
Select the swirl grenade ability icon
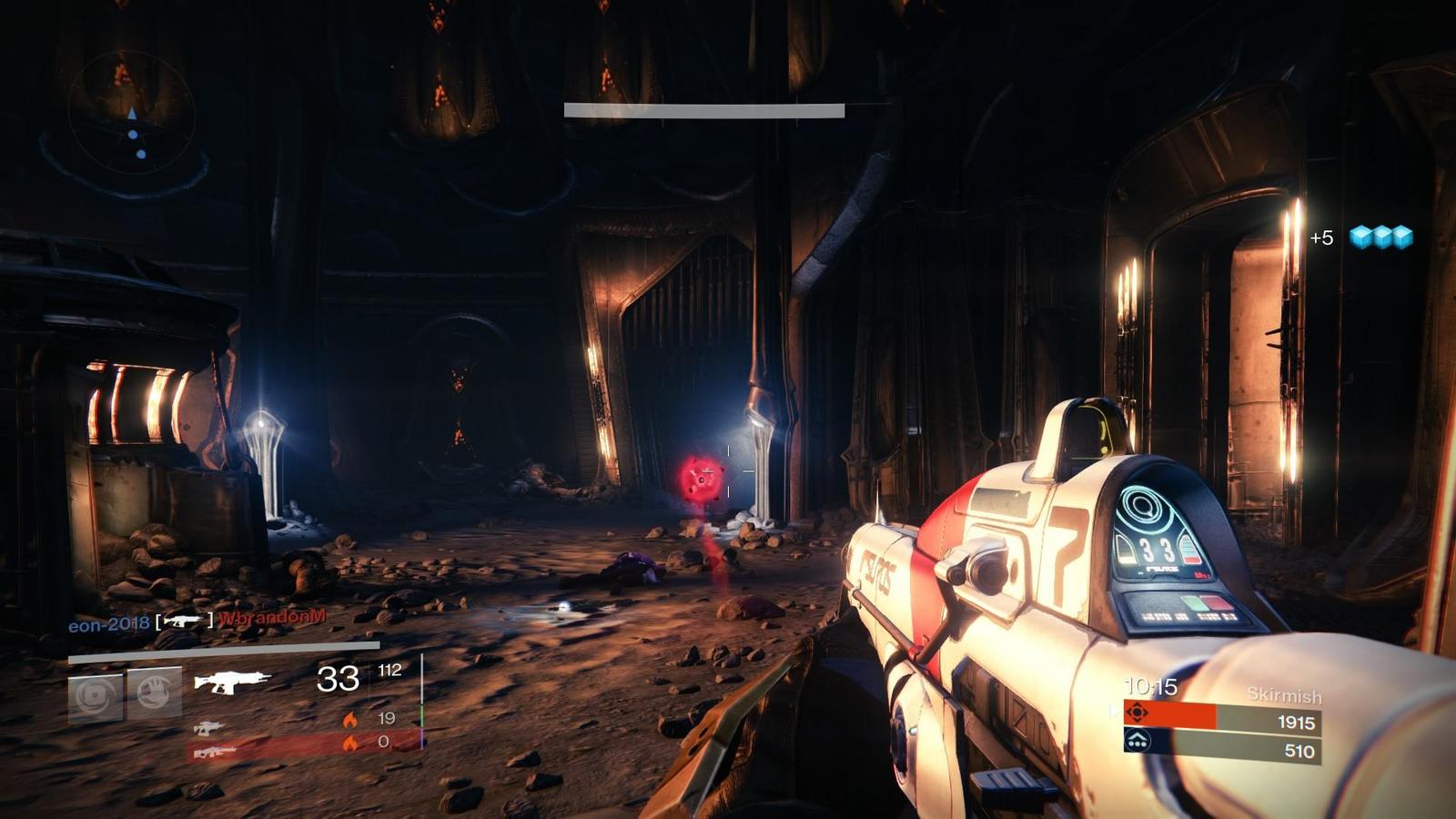point(96,696)
